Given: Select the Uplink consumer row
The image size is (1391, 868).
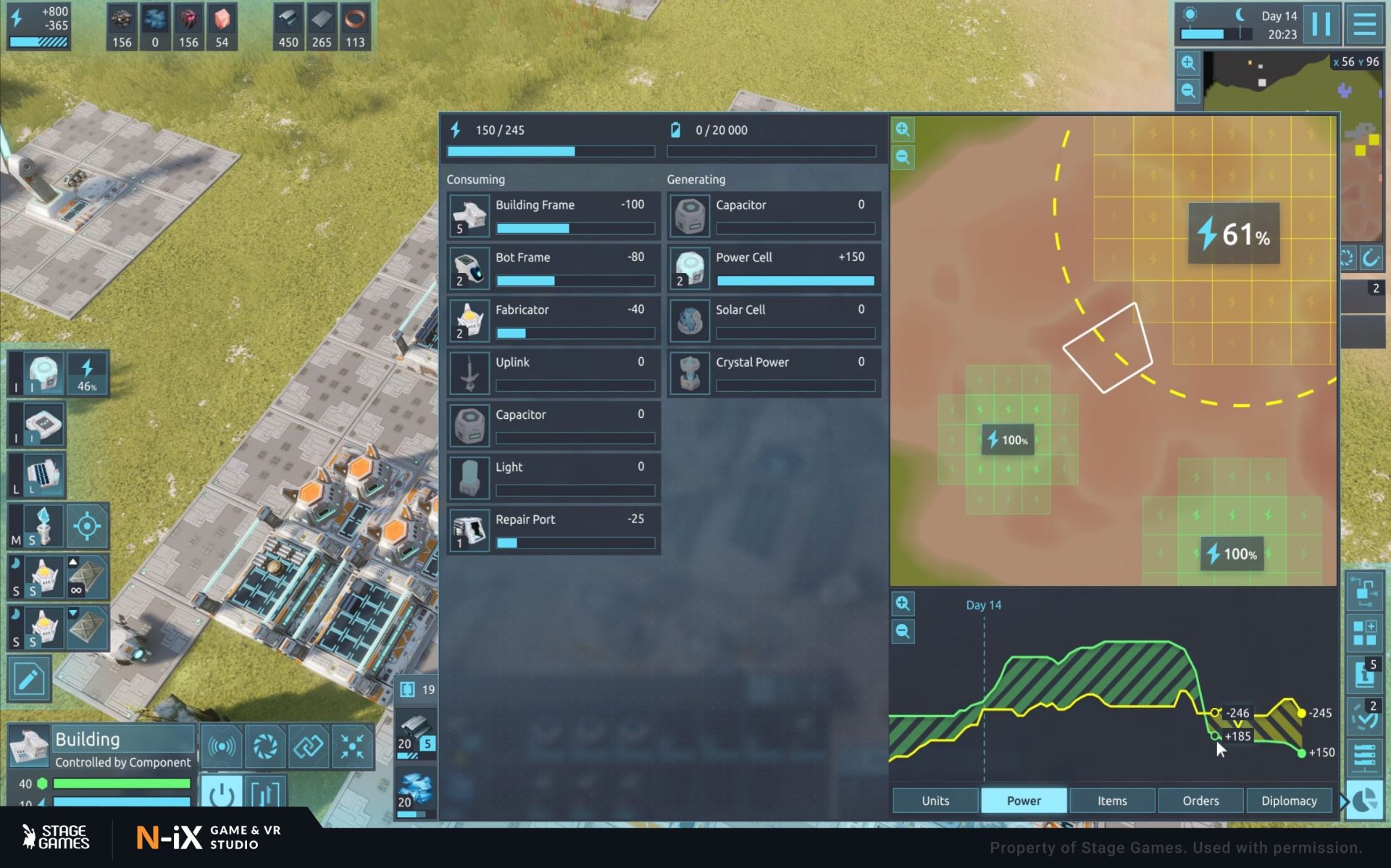Looking at the screenshot, I should pos(554,372).
